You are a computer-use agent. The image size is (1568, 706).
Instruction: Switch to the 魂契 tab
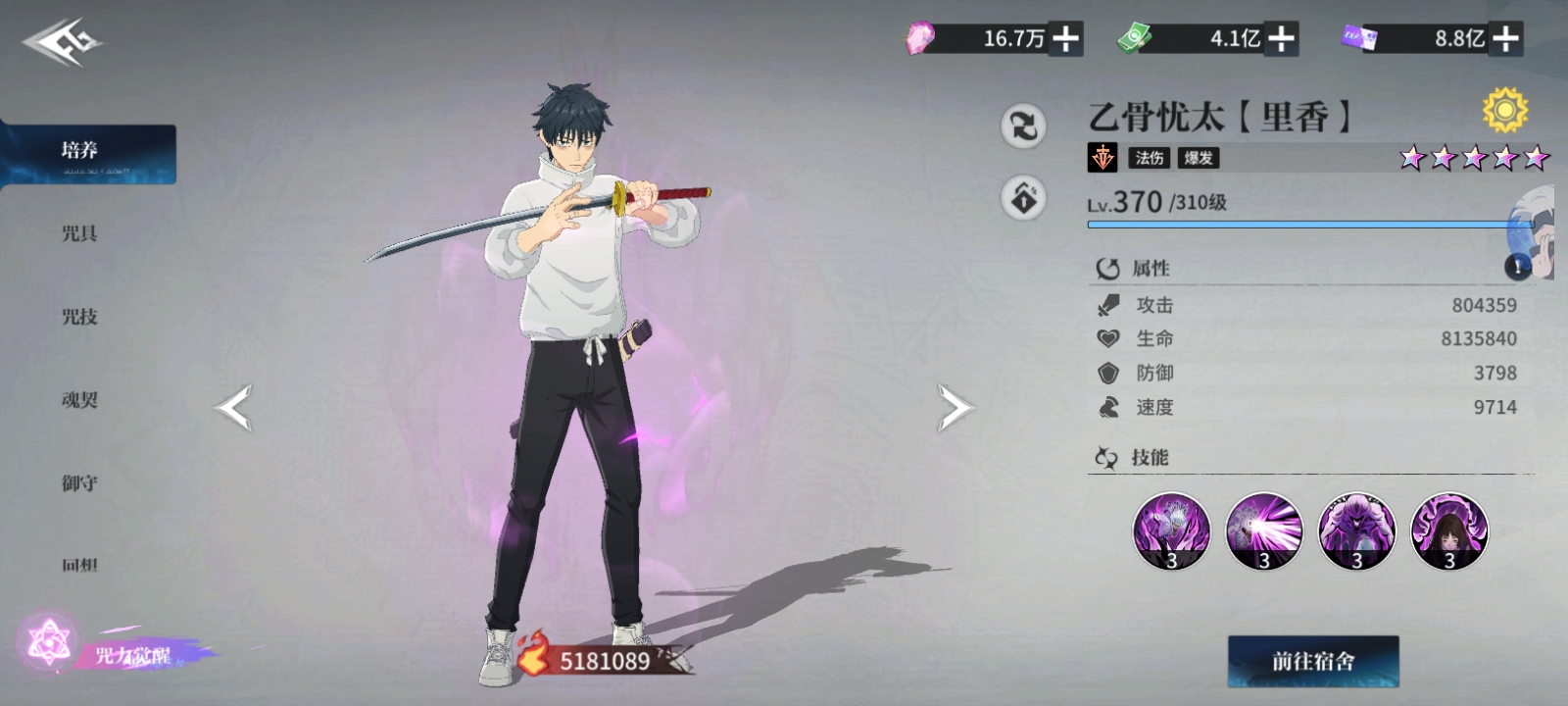coord(80,400)
